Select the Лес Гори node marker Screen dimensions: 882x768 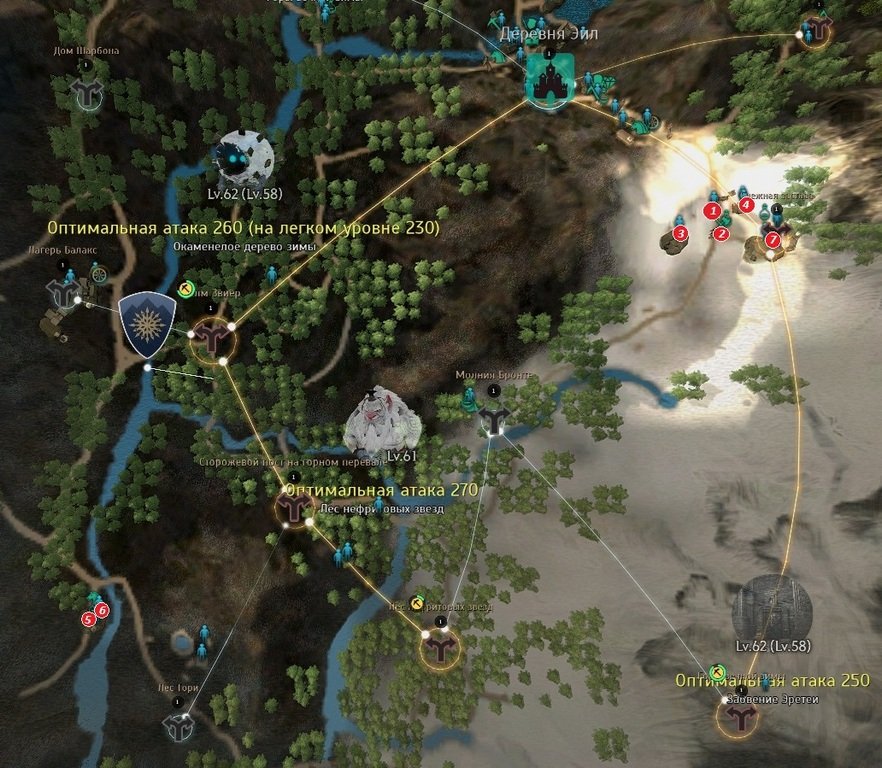pyautogui.click(x=178, y=728)
